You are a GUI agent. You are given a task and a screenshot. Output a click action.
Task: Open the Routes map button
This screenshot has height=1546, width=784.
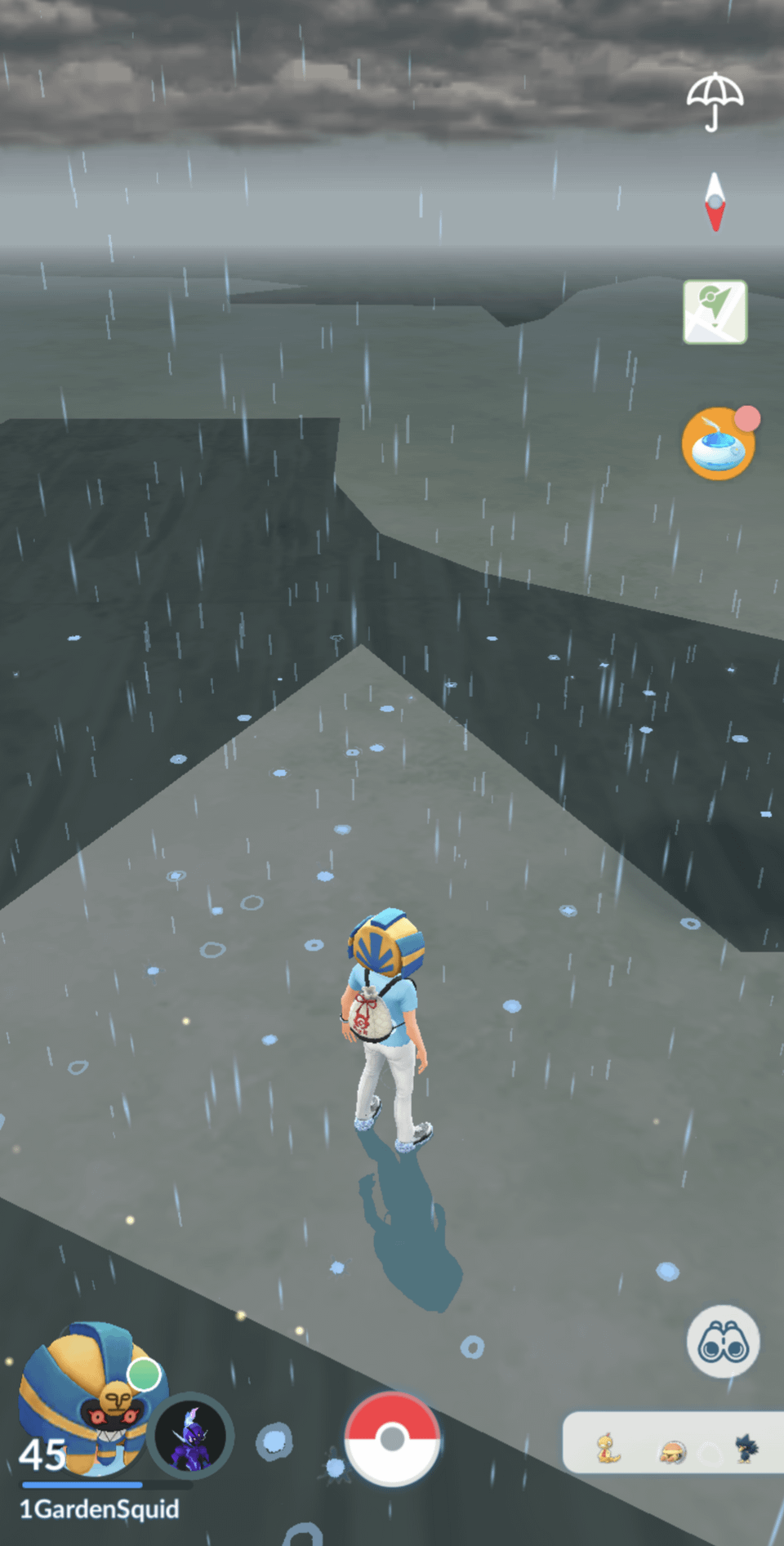coord(715,312)
